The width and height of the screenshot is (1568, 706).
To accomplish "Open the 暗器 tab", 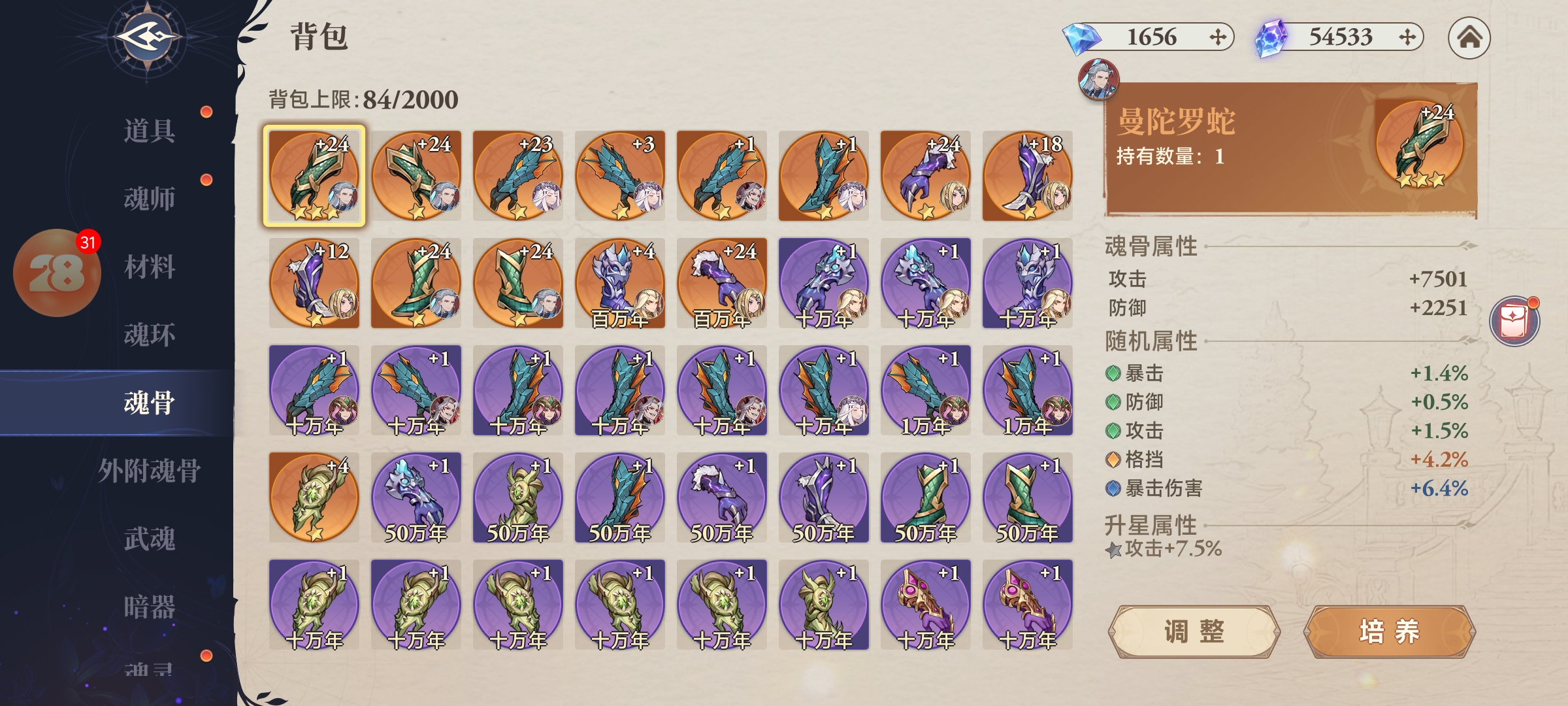I will [x=149, y=607].
